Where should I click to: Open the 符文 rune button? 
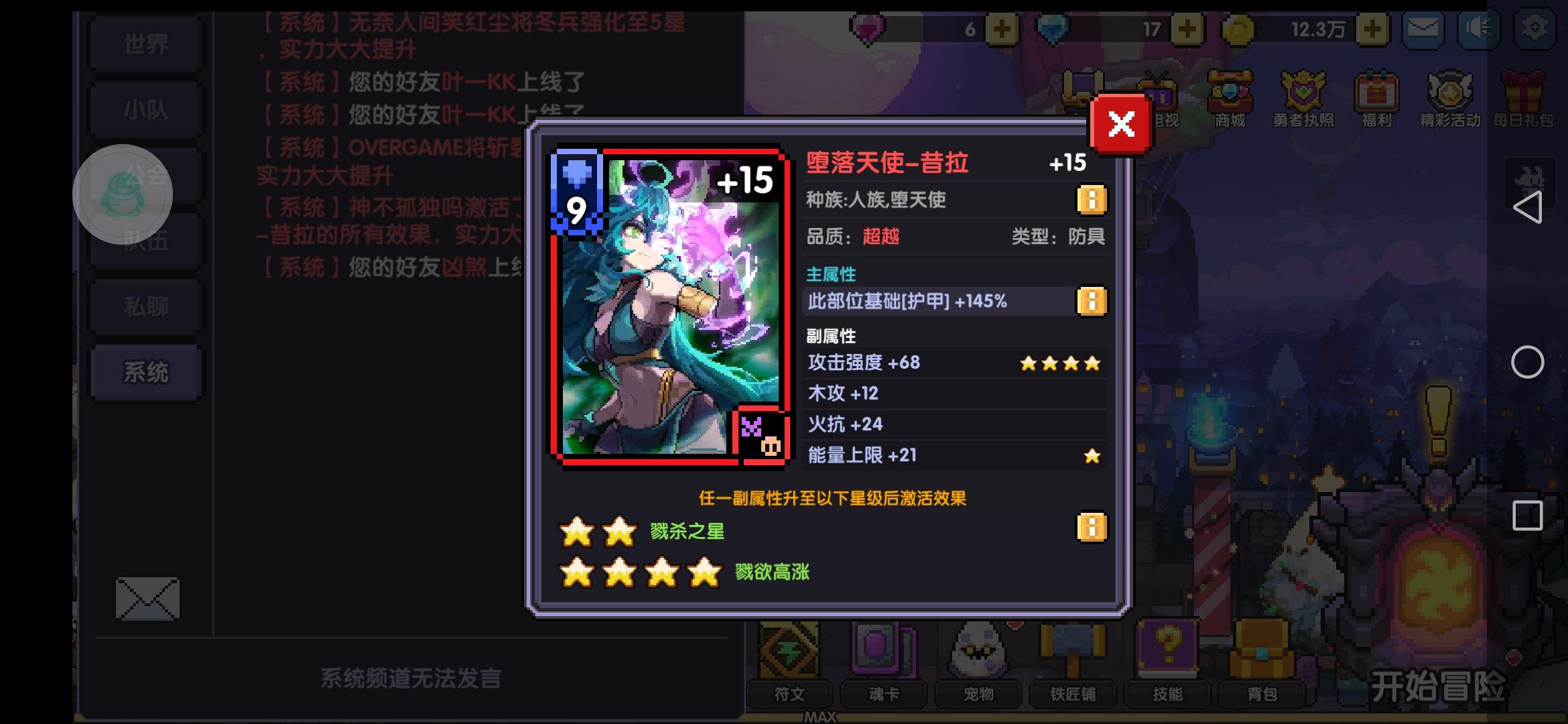789,695
